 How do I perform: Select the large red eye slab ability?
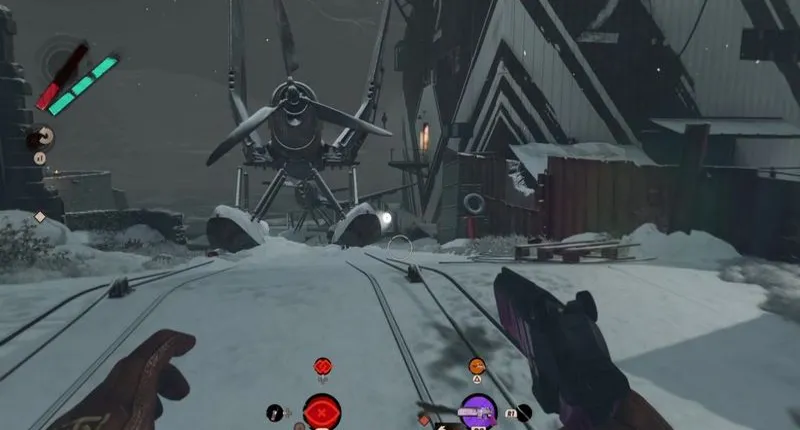click(322, 412)
